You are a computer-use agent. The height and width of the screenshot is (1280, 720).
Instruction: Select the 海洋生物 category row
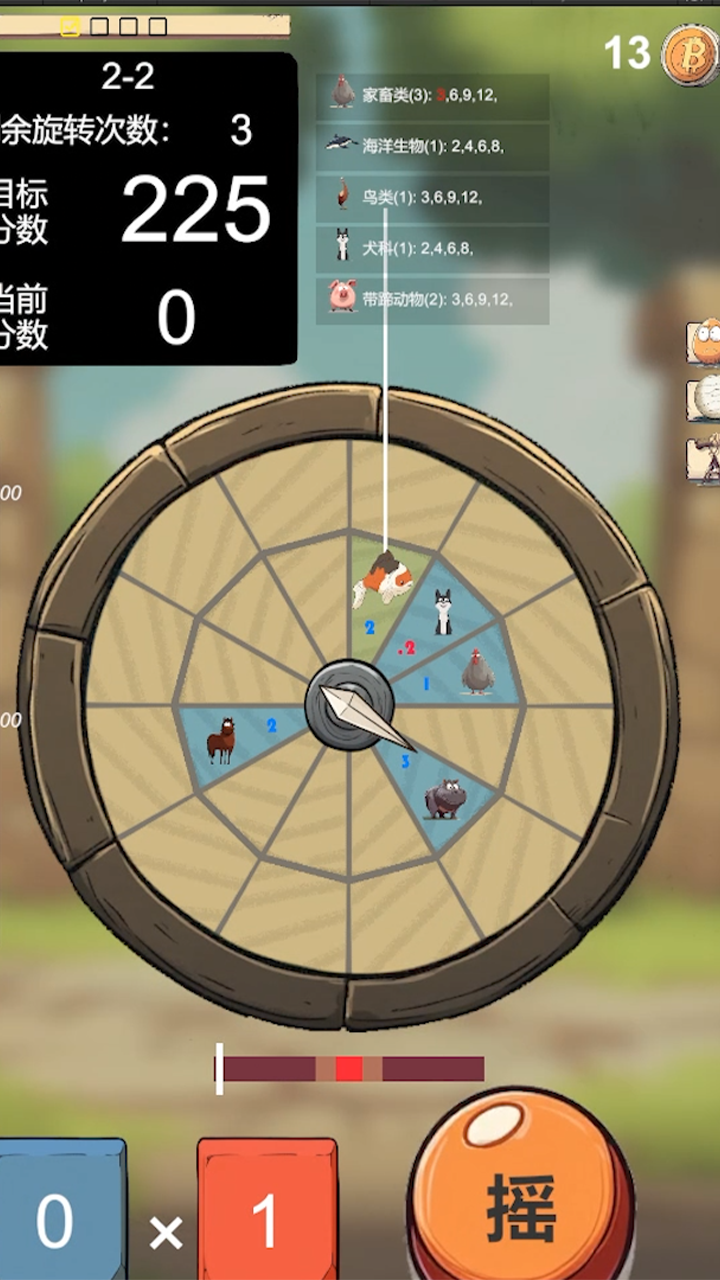[432, 146]
